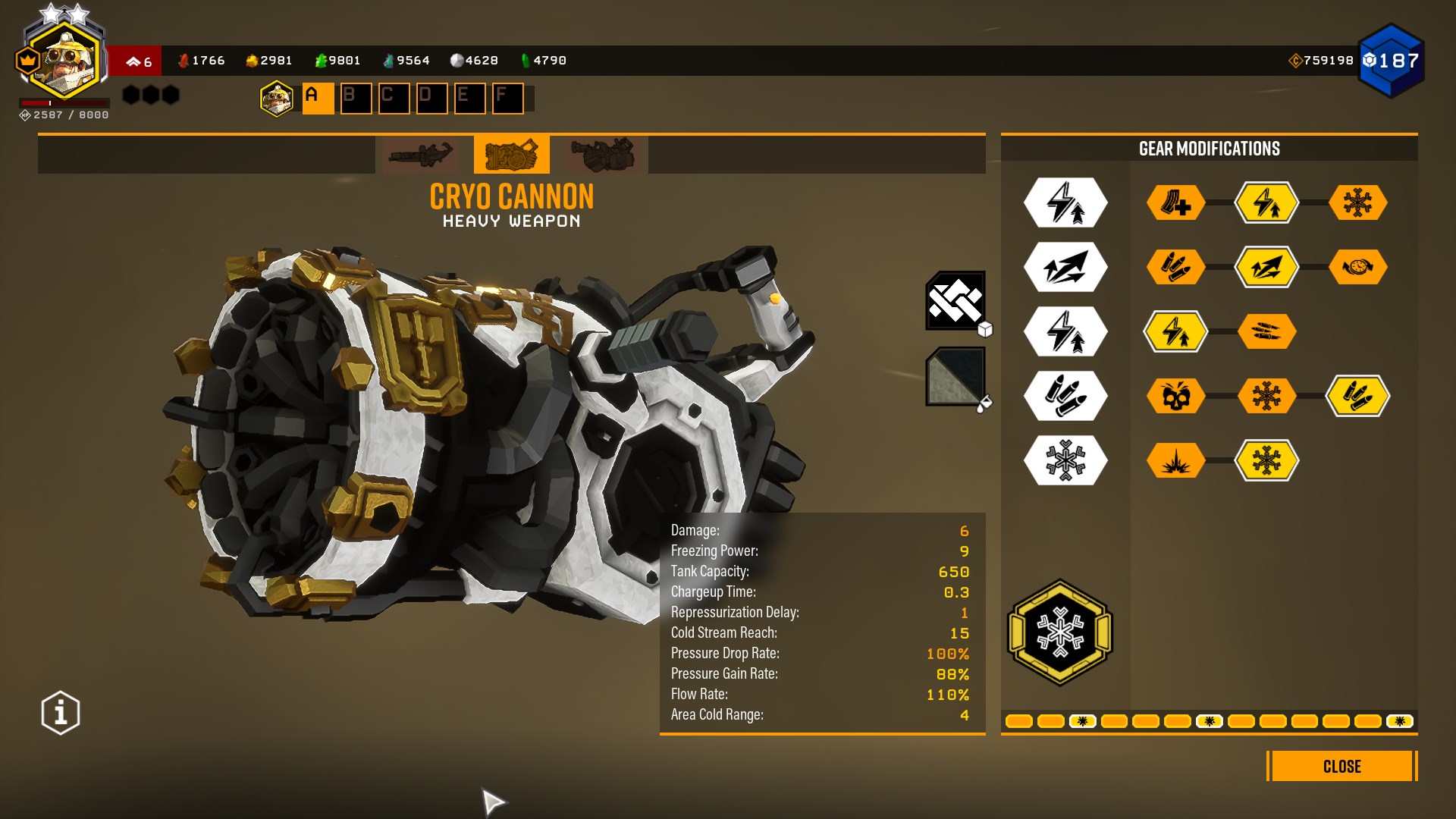1456x819 pixels.
Task: Choose loadout C
Action: pyautogui.click(x=394, y=98)
